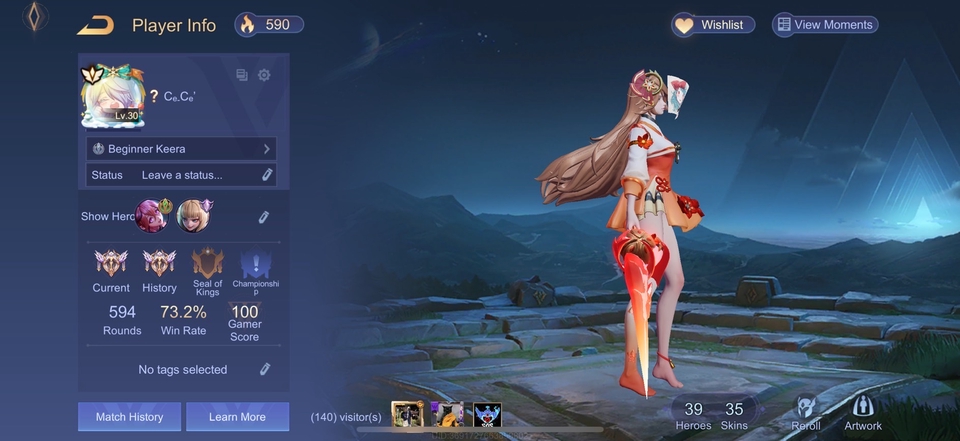Open View Moments
Image resolution: width=960 pixels, height=441 pixels.
pyautogui.click(x=825, y=25)
